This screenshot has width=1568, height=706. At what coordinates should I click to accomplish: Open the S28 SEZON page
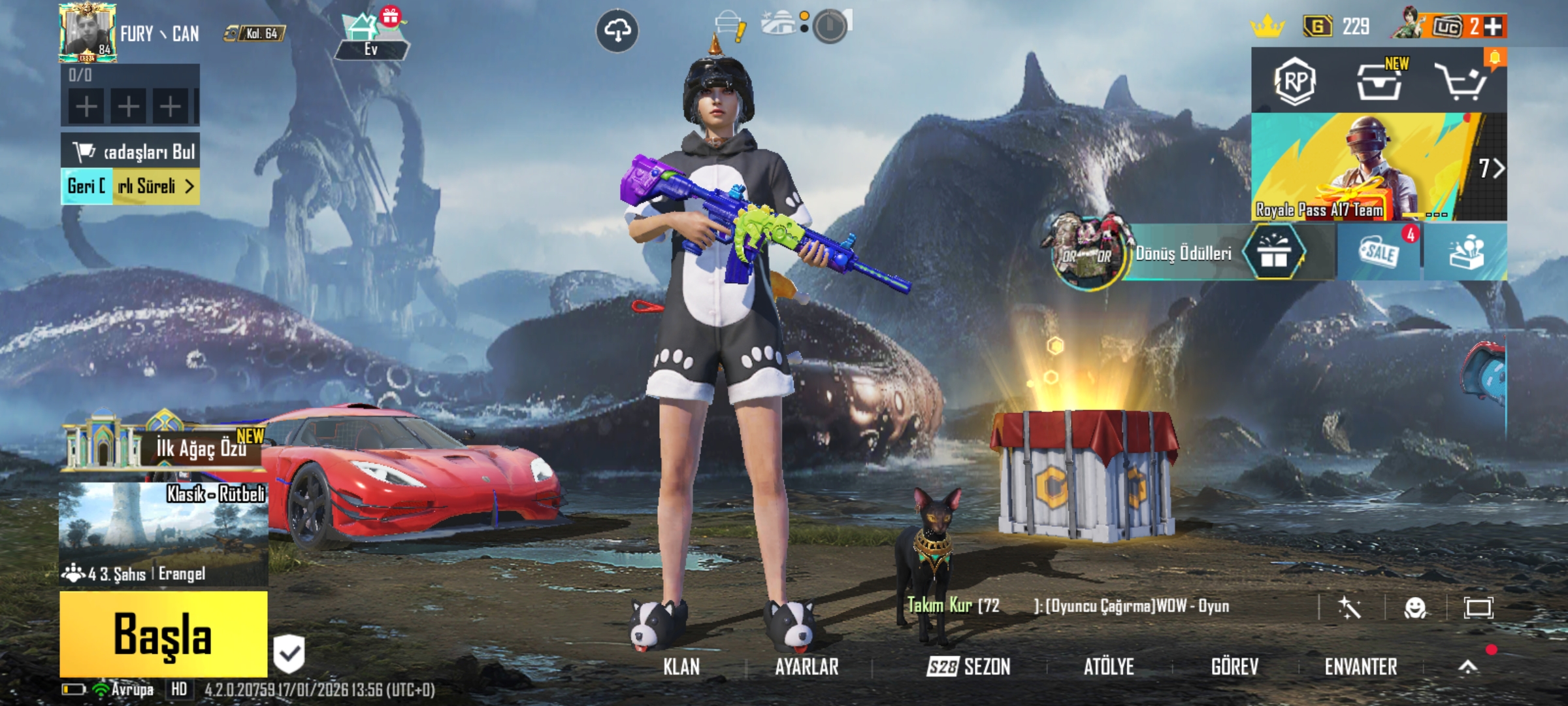coord(968,667)
